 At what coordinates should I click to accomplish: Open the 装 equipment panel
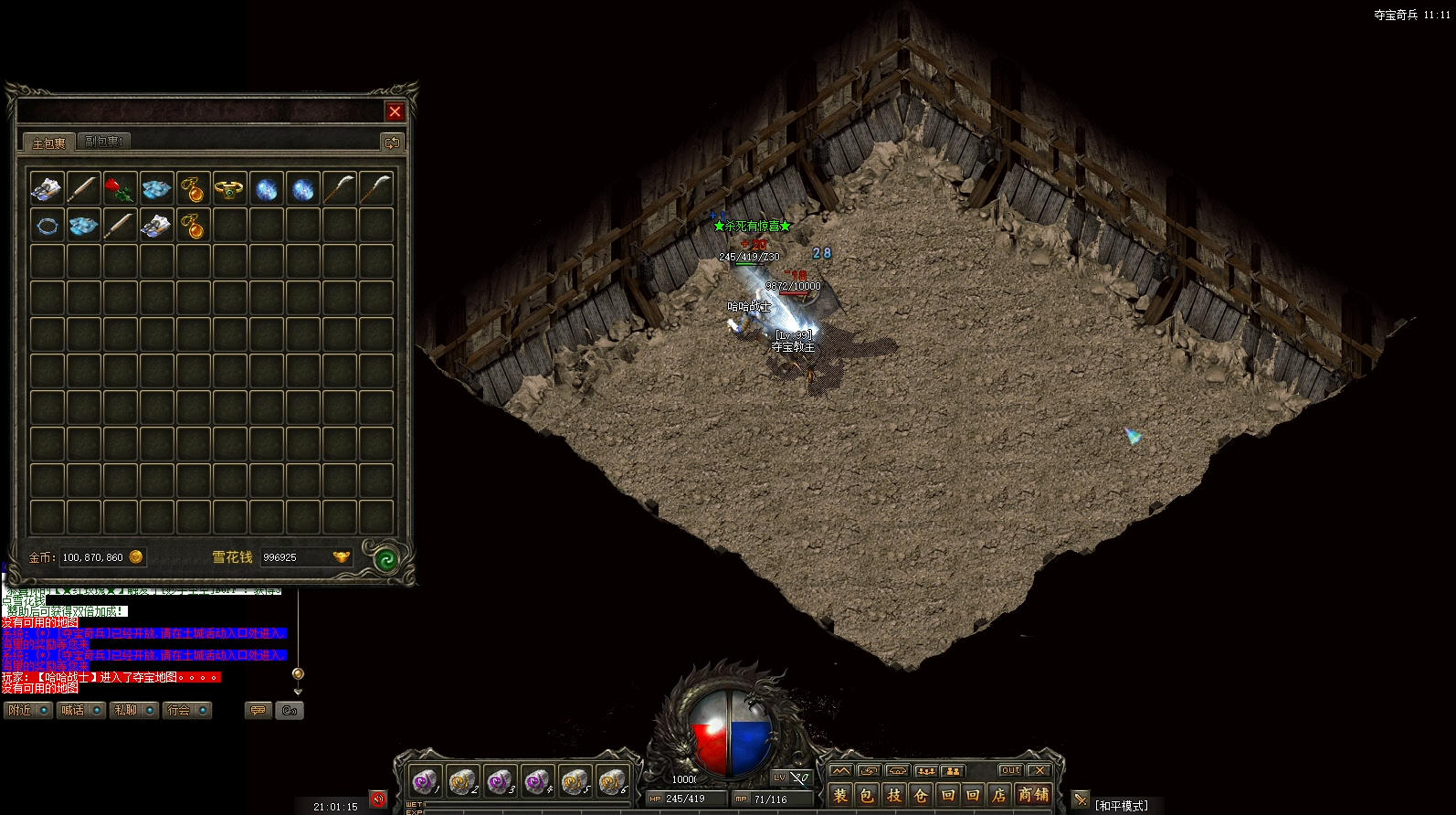[x=841, y=795]
